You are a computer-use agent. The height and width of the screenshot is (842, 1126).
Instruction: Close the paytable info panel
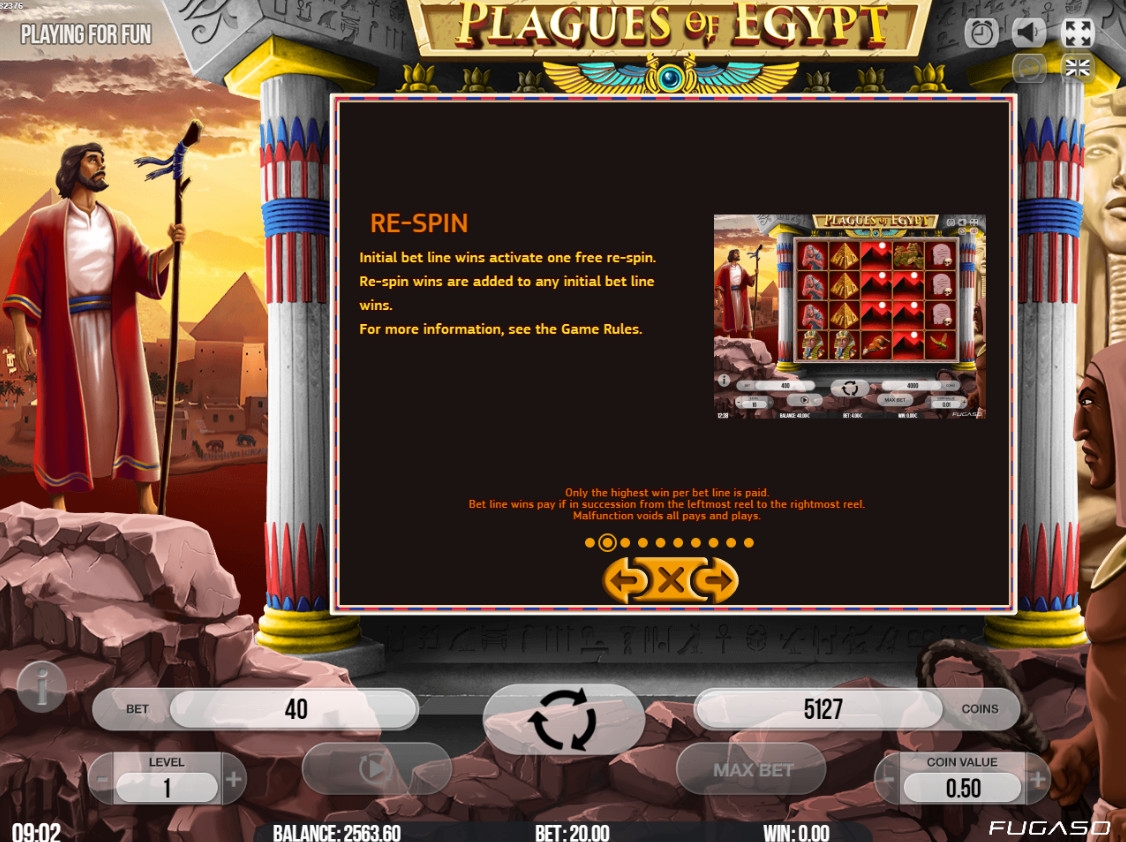[672, 580]
